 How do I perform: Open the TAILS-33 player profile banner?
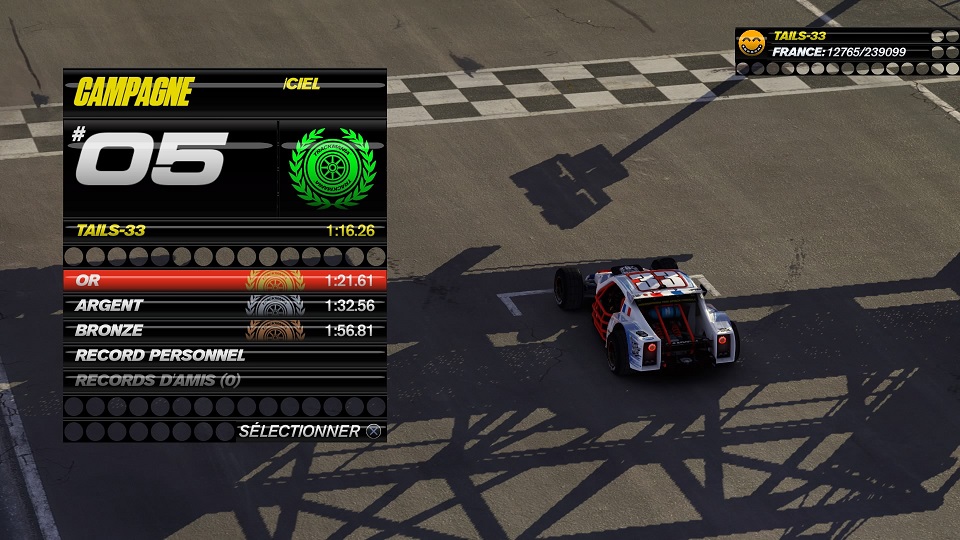(840, 44)
